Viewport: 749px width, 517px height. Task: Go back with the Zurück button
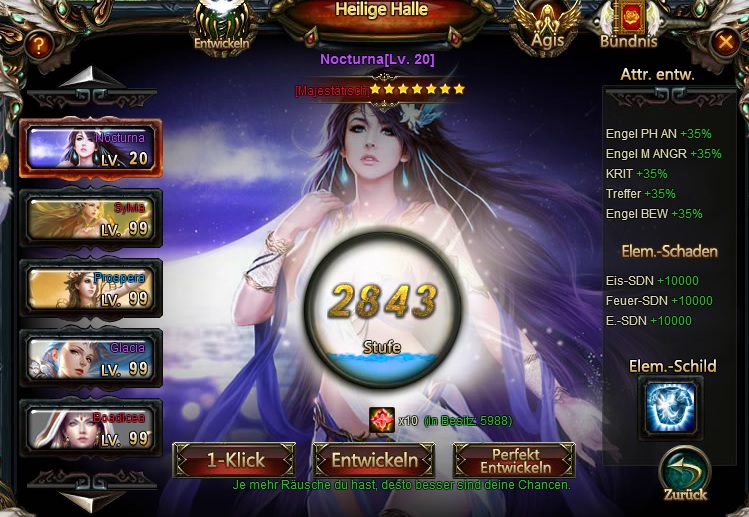pos(684,473)
